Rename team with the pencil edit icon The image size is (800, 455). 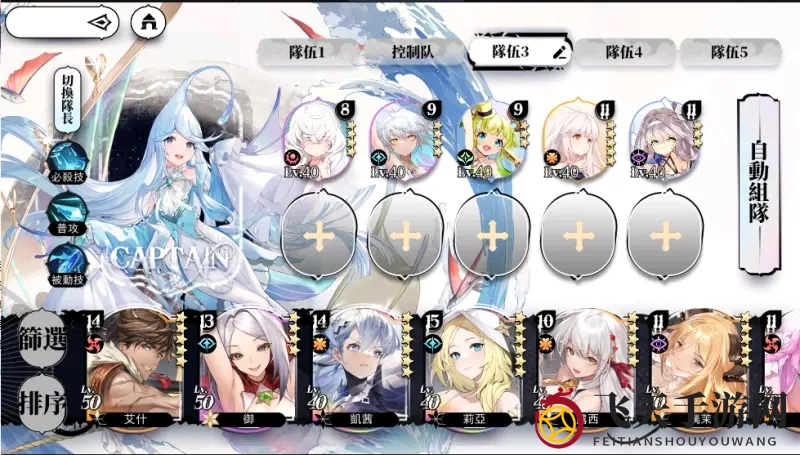(559, 51)
